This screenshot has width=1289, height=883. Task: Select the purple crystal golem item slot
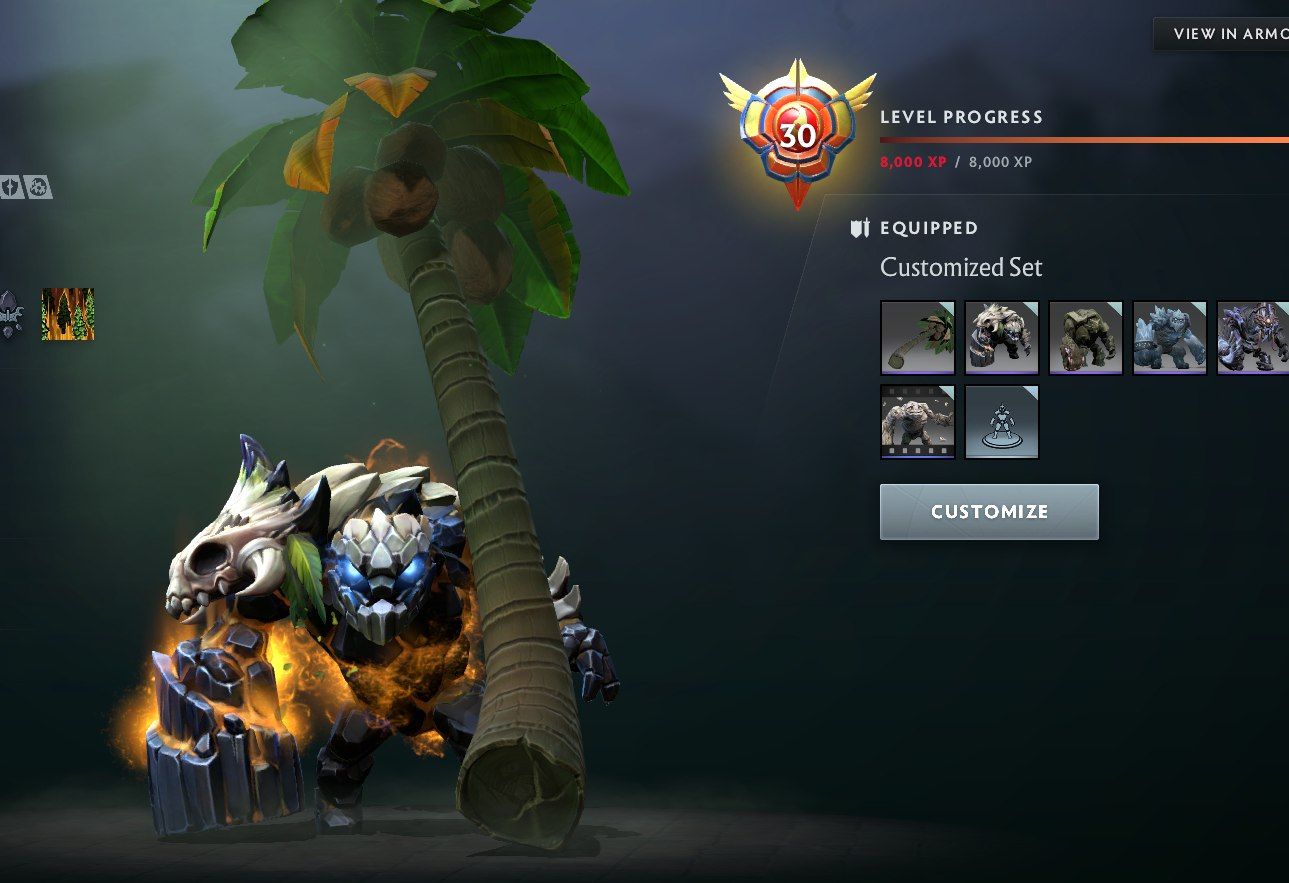click(x=1252, y=337)
